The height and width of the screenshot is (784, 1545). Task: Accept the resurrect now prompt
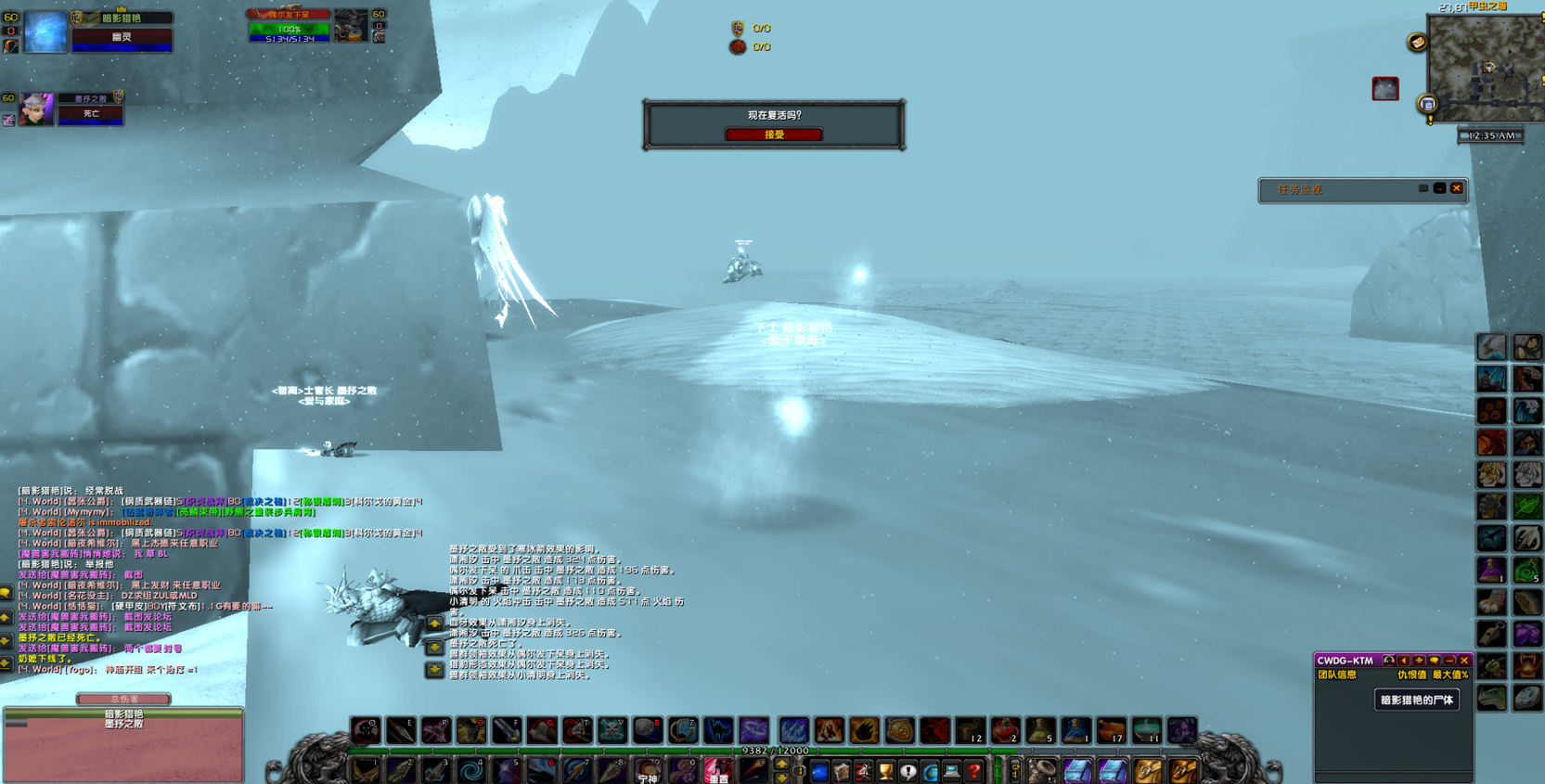point(773,135)
